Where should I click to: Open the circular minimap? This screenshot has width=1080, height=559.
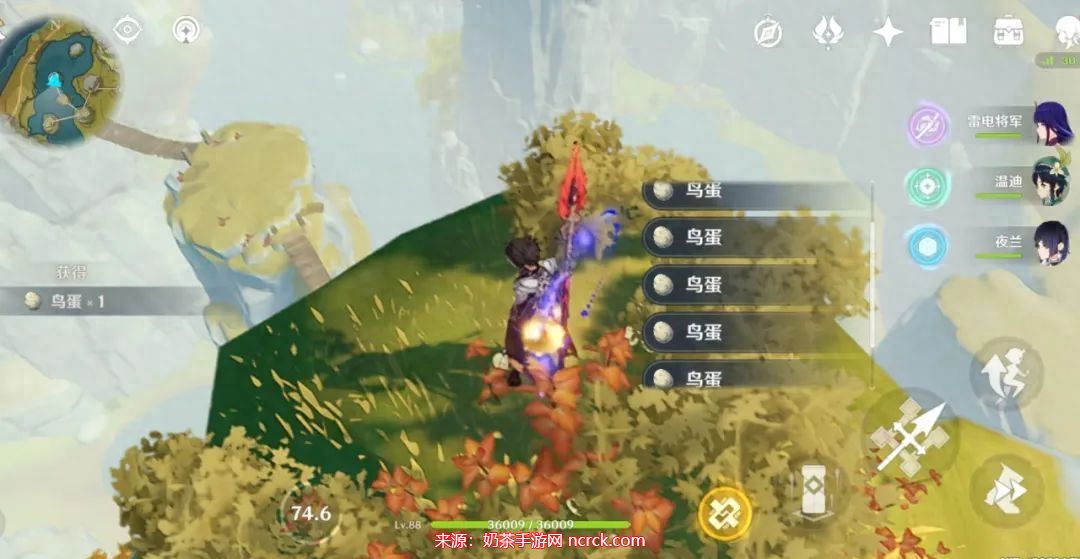pyautogui.click(x=58, y=80)
